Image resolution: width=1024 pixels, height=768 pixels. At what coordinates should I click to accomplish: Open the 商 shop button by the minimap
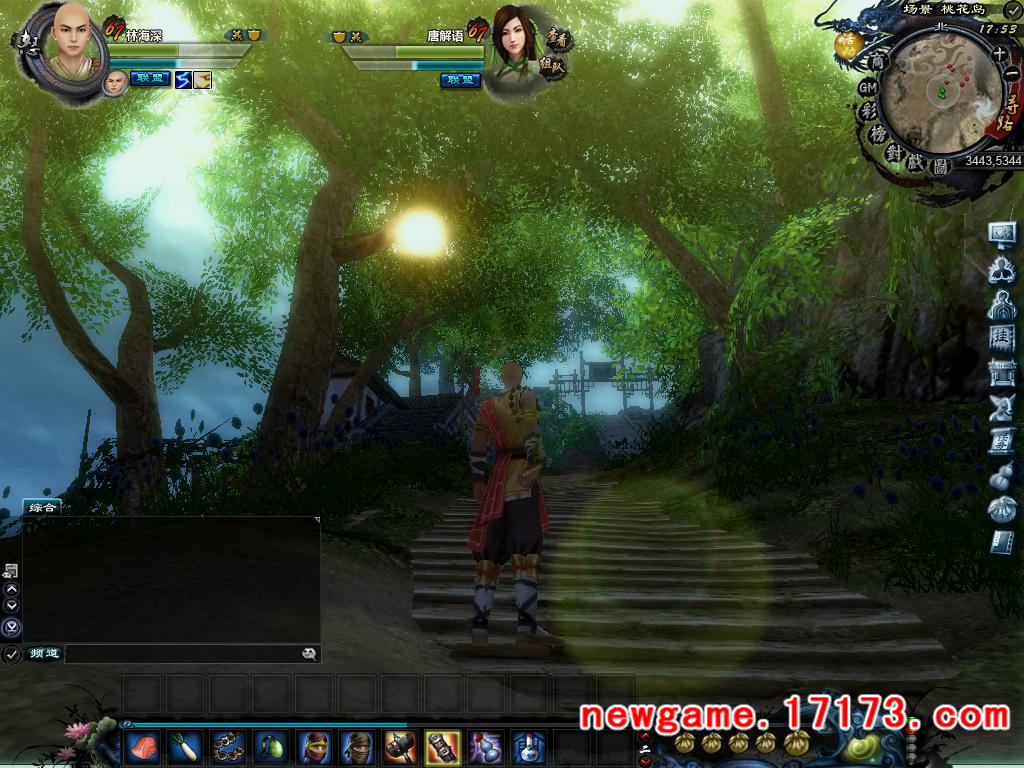tap(878, 62)
